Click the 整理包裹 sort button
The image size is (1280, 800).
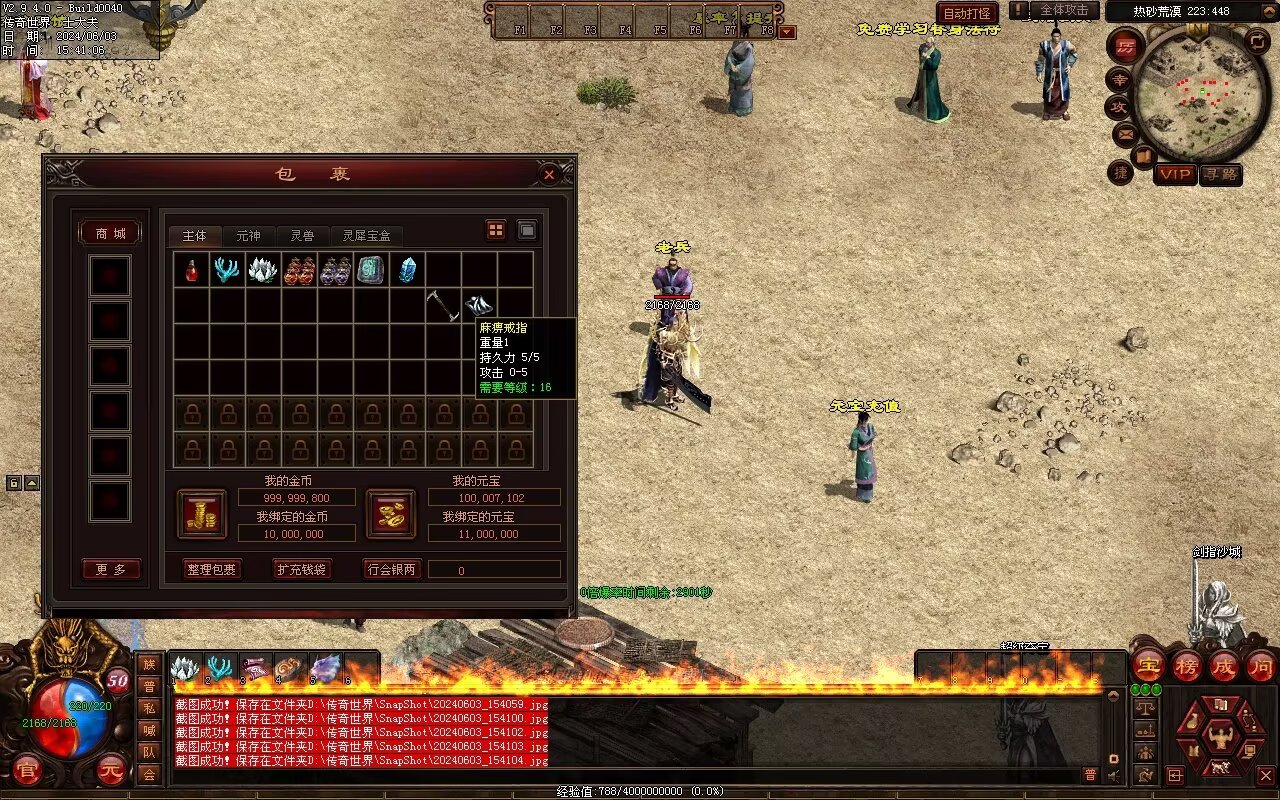click(x=212, y=569)
